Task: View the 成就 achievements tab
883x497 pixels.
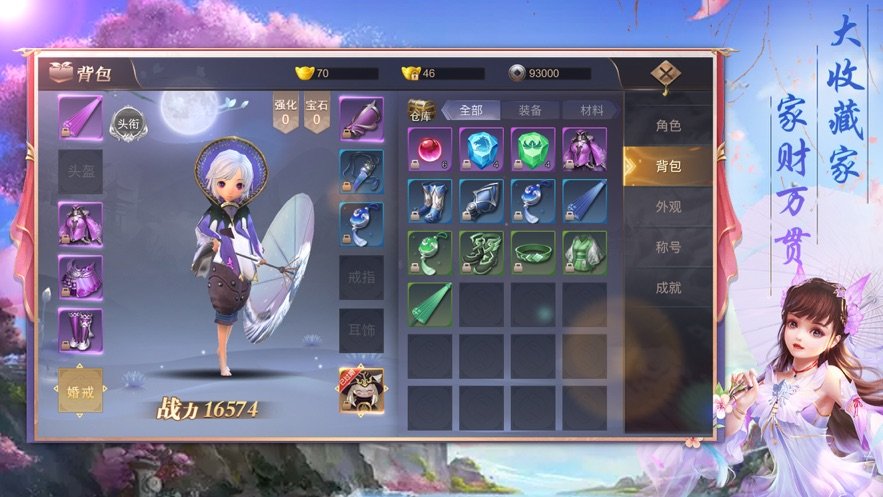Action: click(x=668, y=288)
